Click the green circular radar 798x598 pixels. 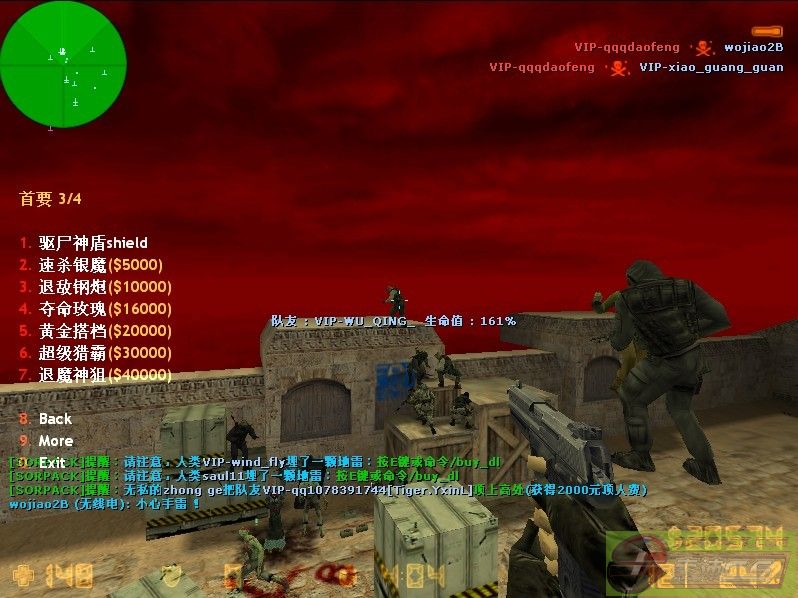tap(63, 64)
